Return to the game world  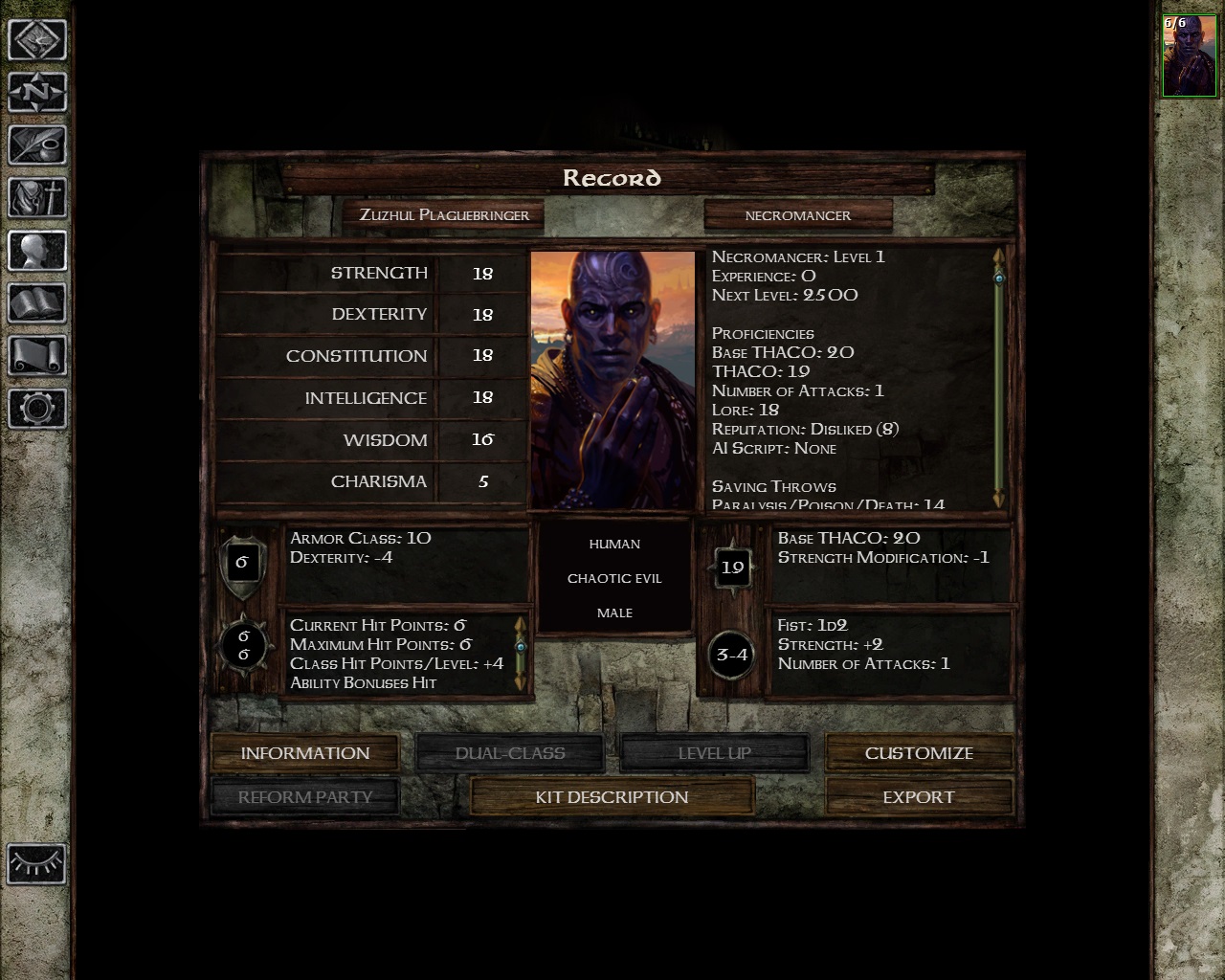point(37,41)
